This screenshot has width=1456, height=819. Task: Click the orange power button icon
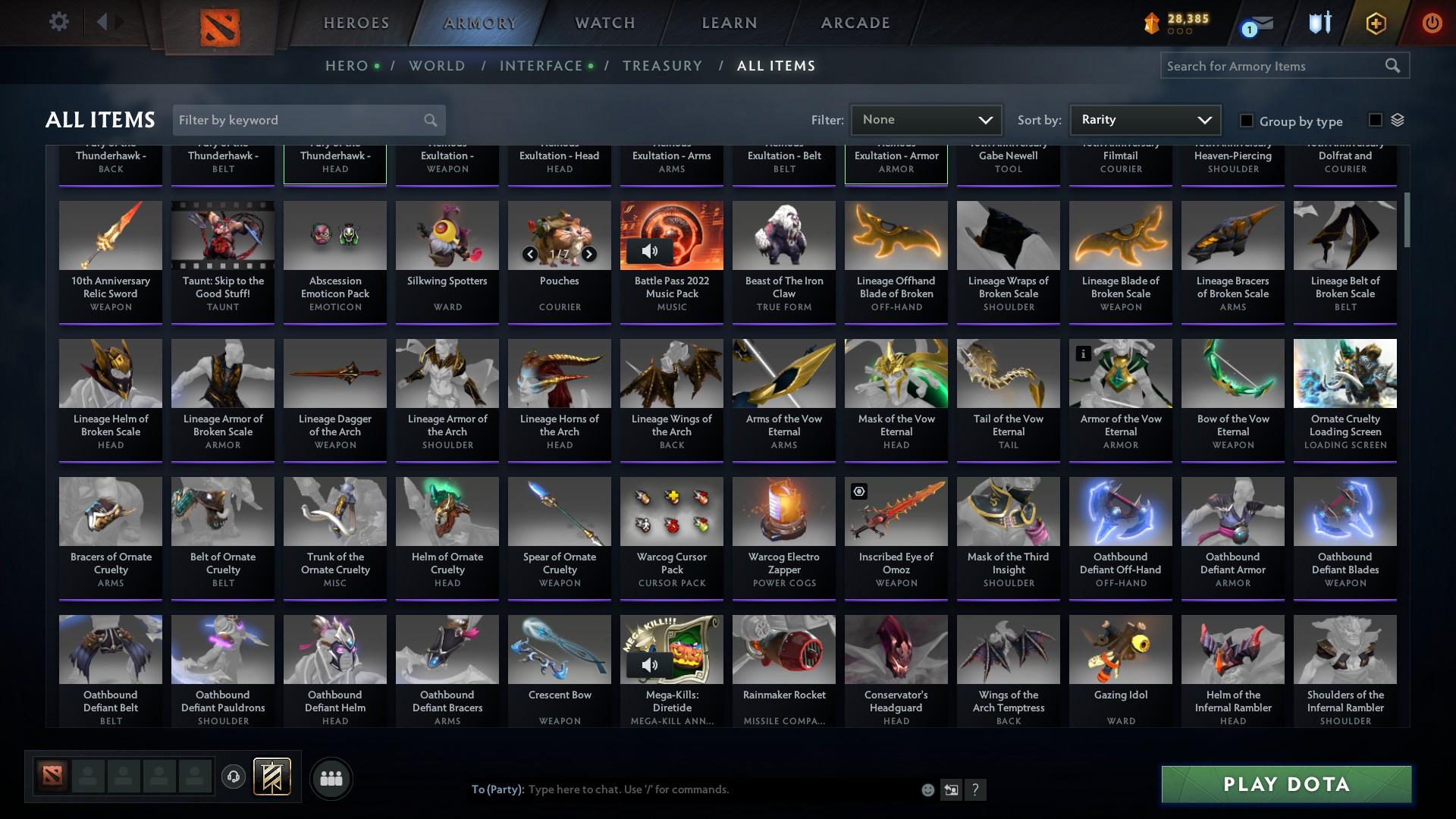point(1432,23)
